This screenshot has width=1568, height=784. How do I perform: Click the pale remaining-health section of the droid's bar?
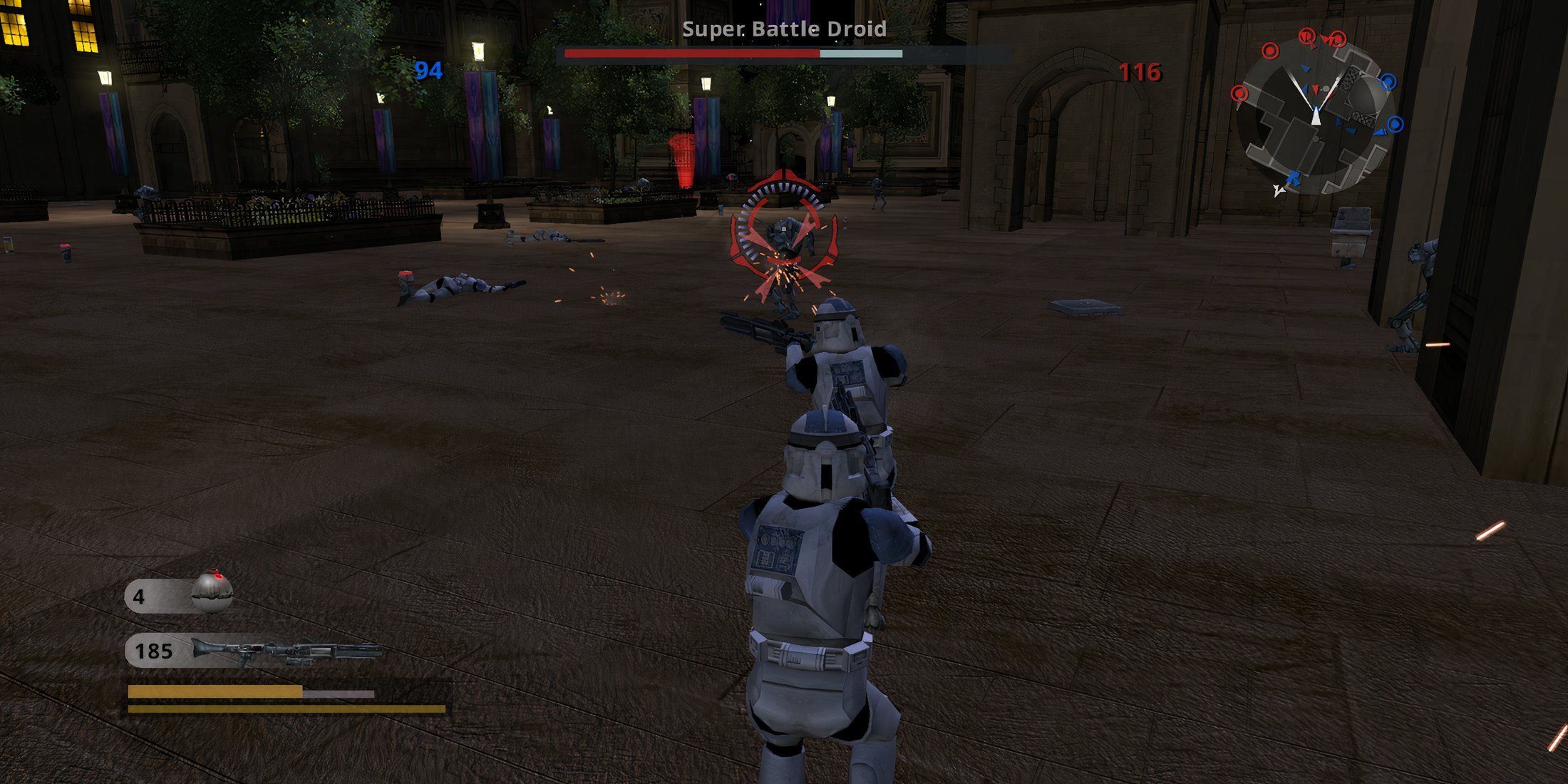(862, 53)
